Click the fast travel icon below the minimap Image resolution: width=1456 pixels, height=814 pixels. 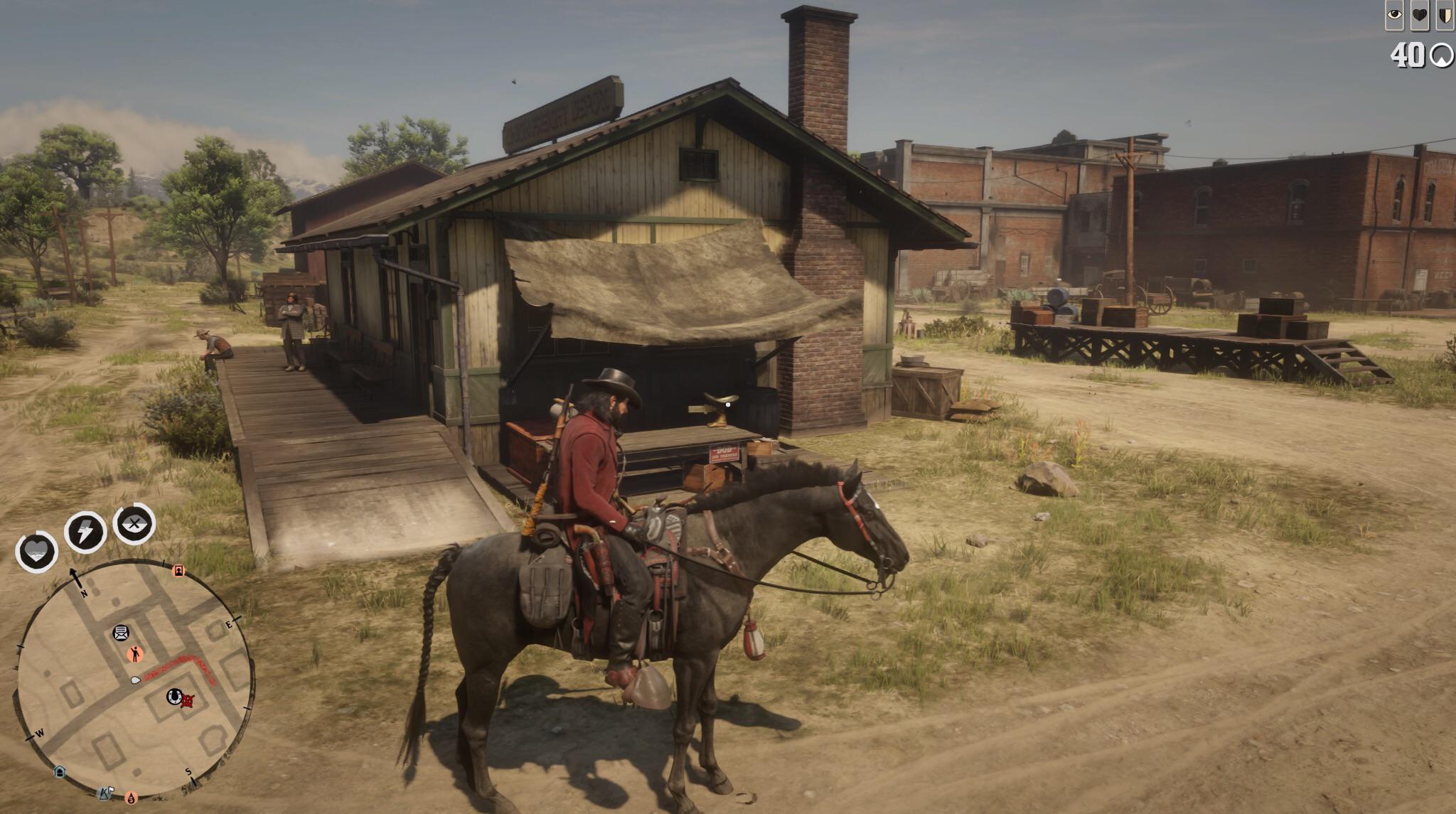pos(105,794)
